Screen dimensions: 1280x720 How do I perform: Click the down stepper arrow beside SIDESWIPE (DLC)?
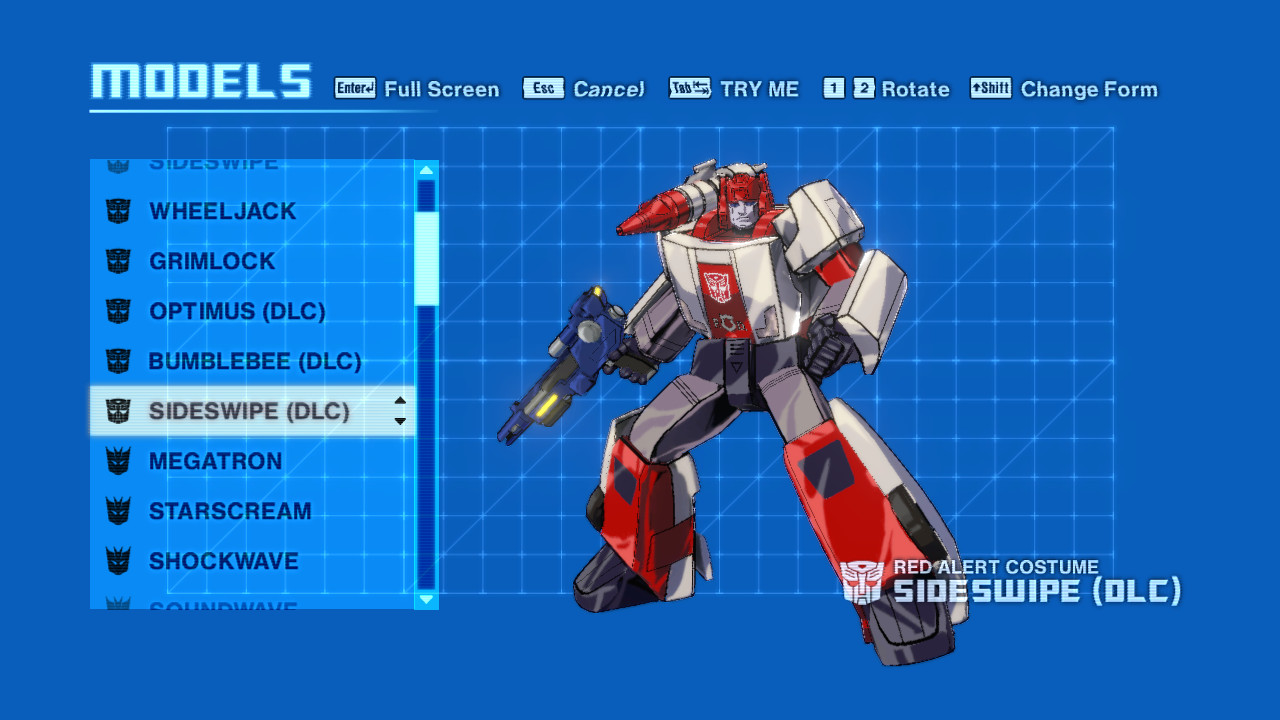click(398, 418)
